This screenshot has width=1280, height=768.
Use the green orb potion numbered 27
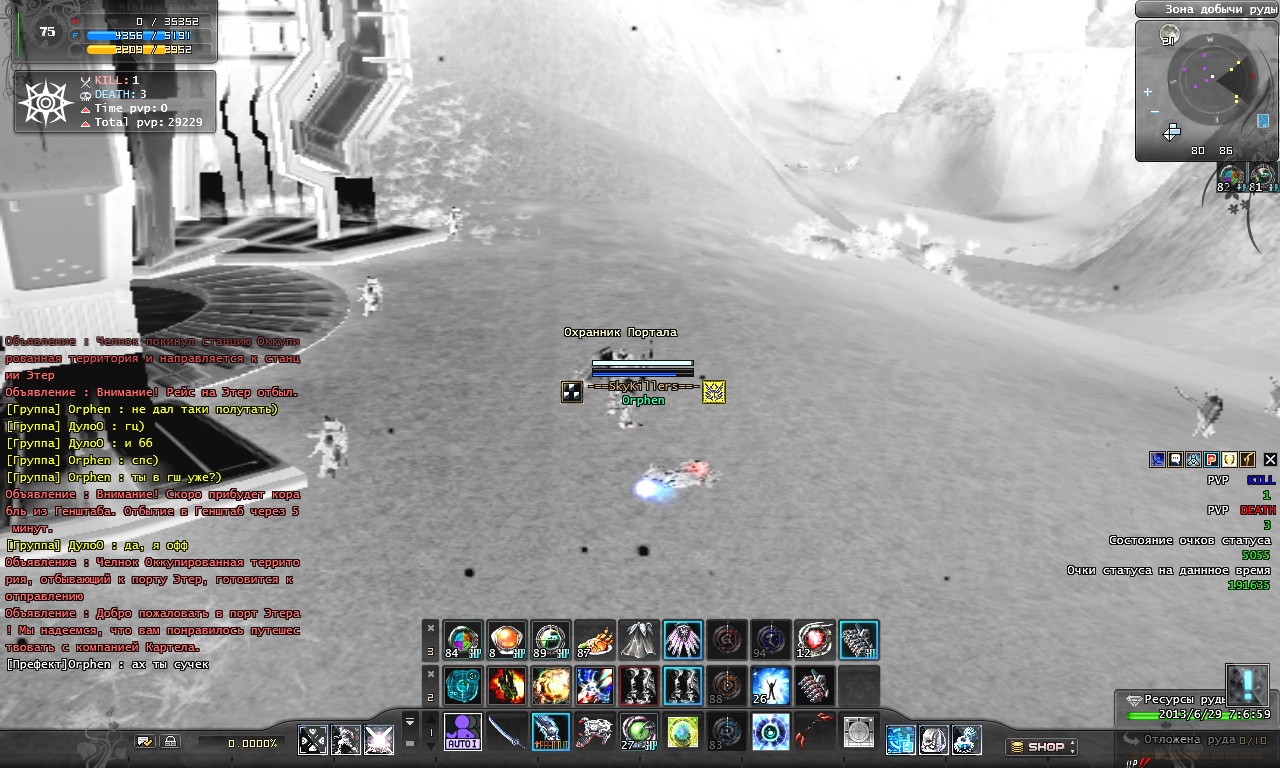click(x=638, y=732)
